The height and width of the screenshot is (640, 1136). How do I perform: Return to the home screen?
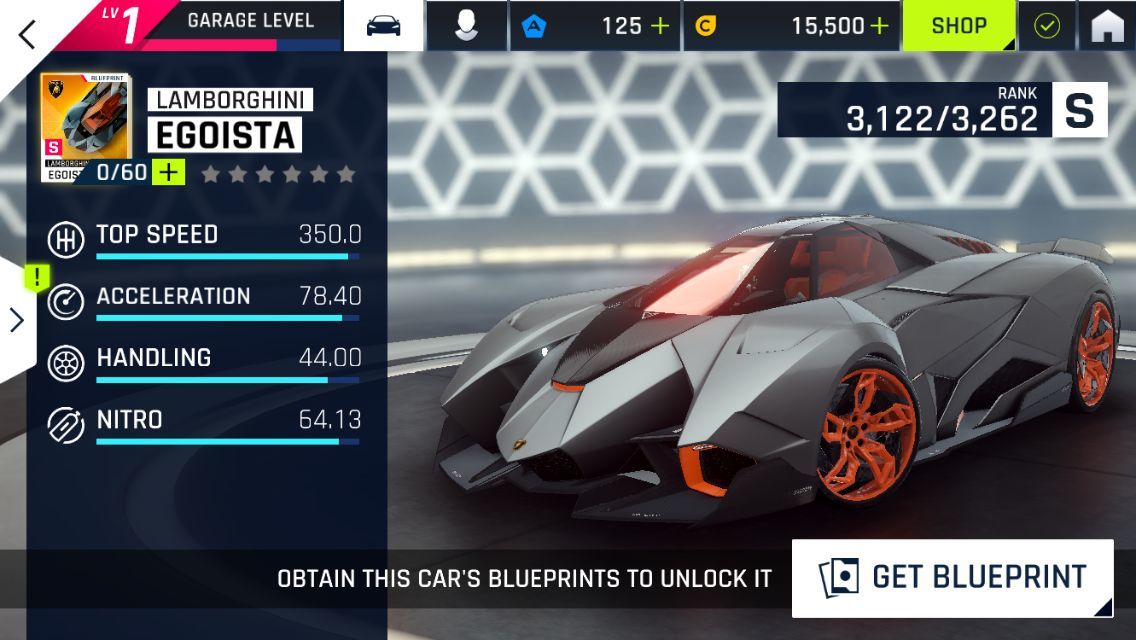pos(1107,26)
